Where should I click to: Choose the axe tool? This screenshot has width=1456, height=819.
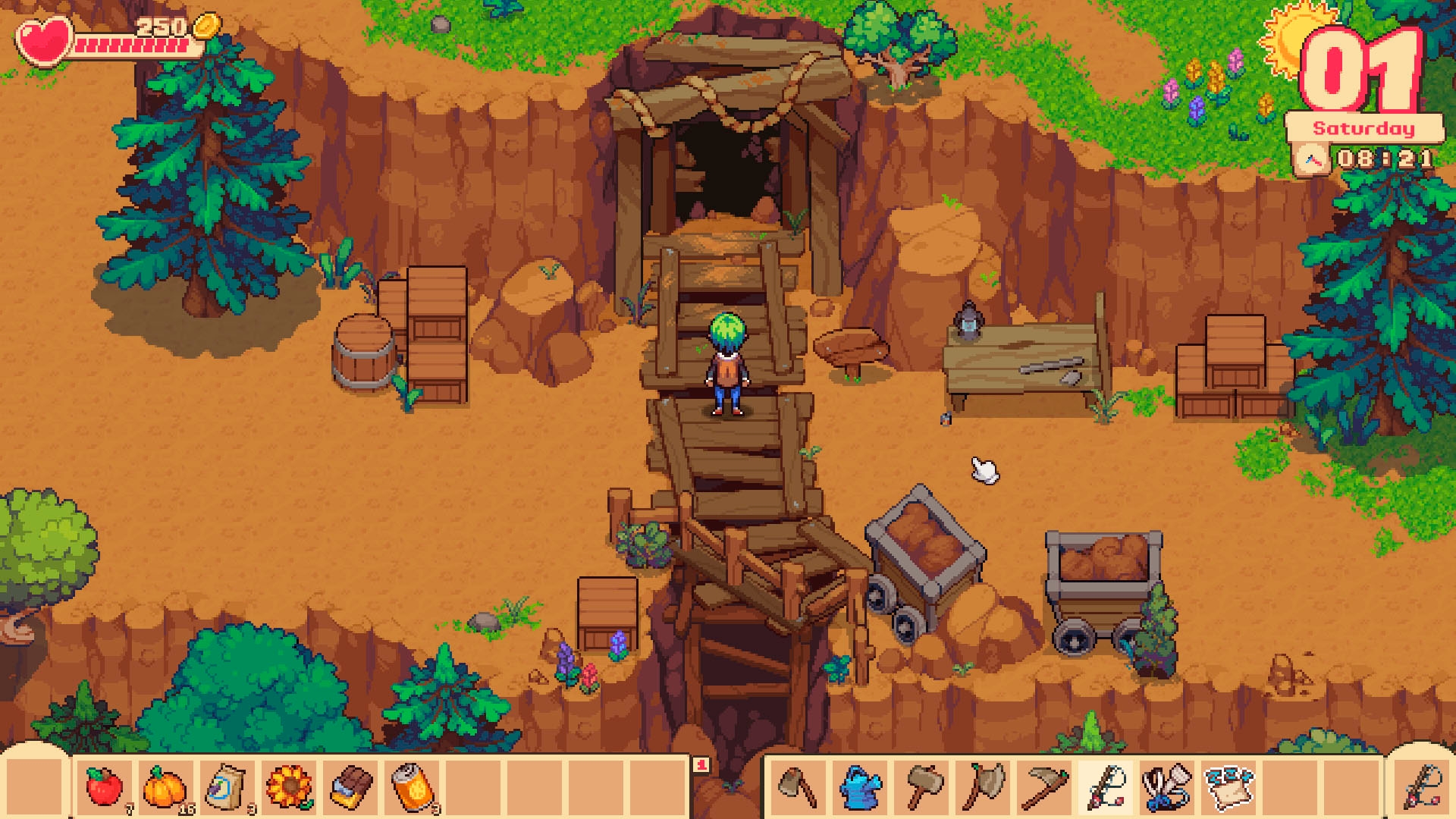[984, 786]
